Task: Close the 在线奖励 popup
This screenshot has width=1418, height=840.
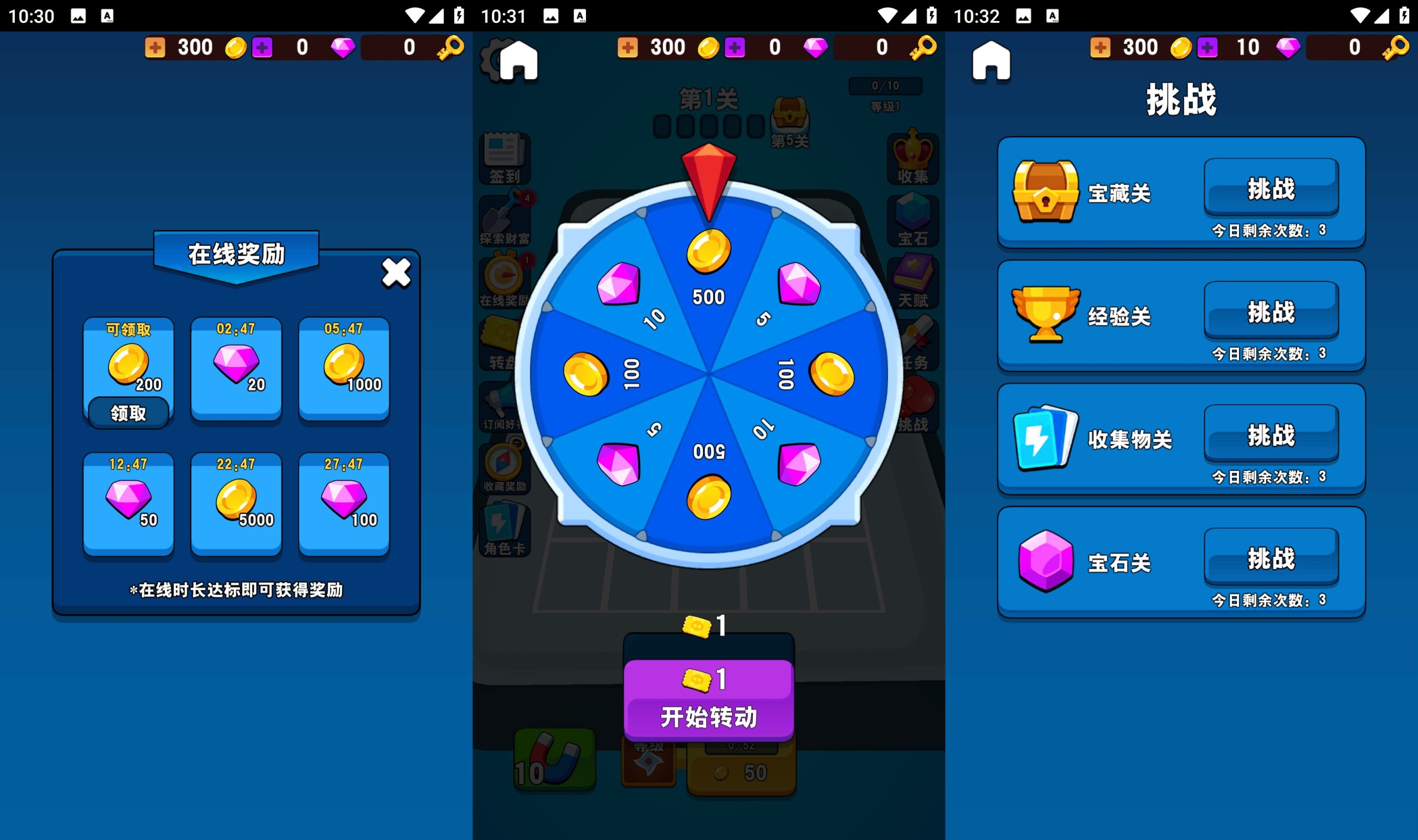Action: 395,273
